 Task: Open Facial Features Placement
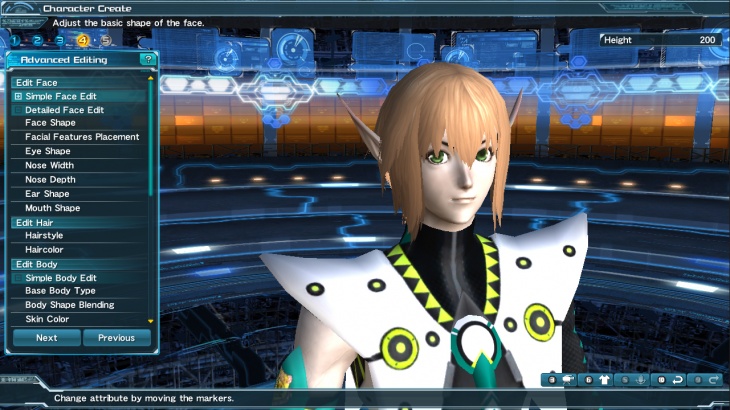(x=82, y=137)
